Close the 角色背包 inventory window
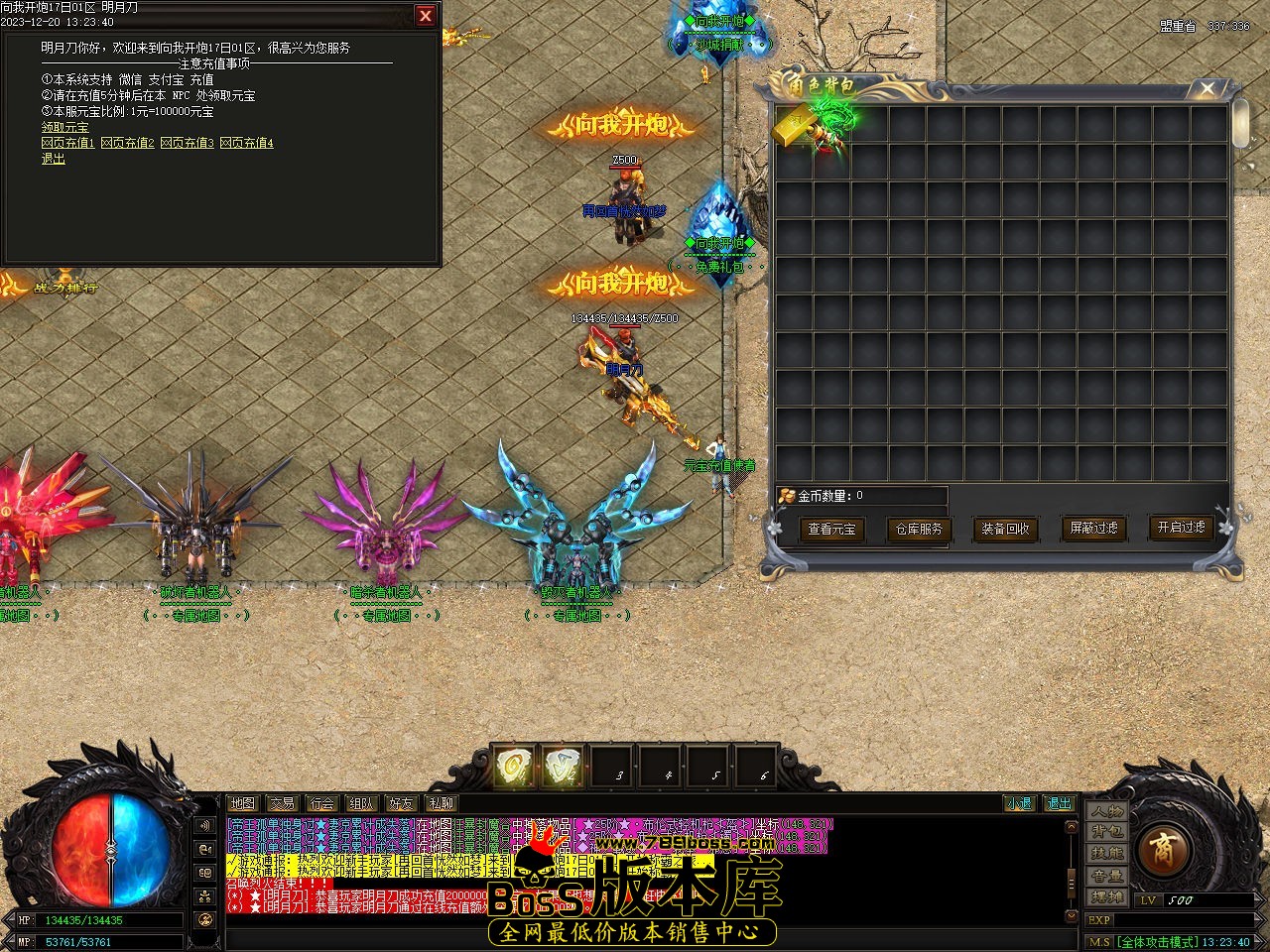The width and height of the screenshot is (1270, 952). pos(1206,89)
